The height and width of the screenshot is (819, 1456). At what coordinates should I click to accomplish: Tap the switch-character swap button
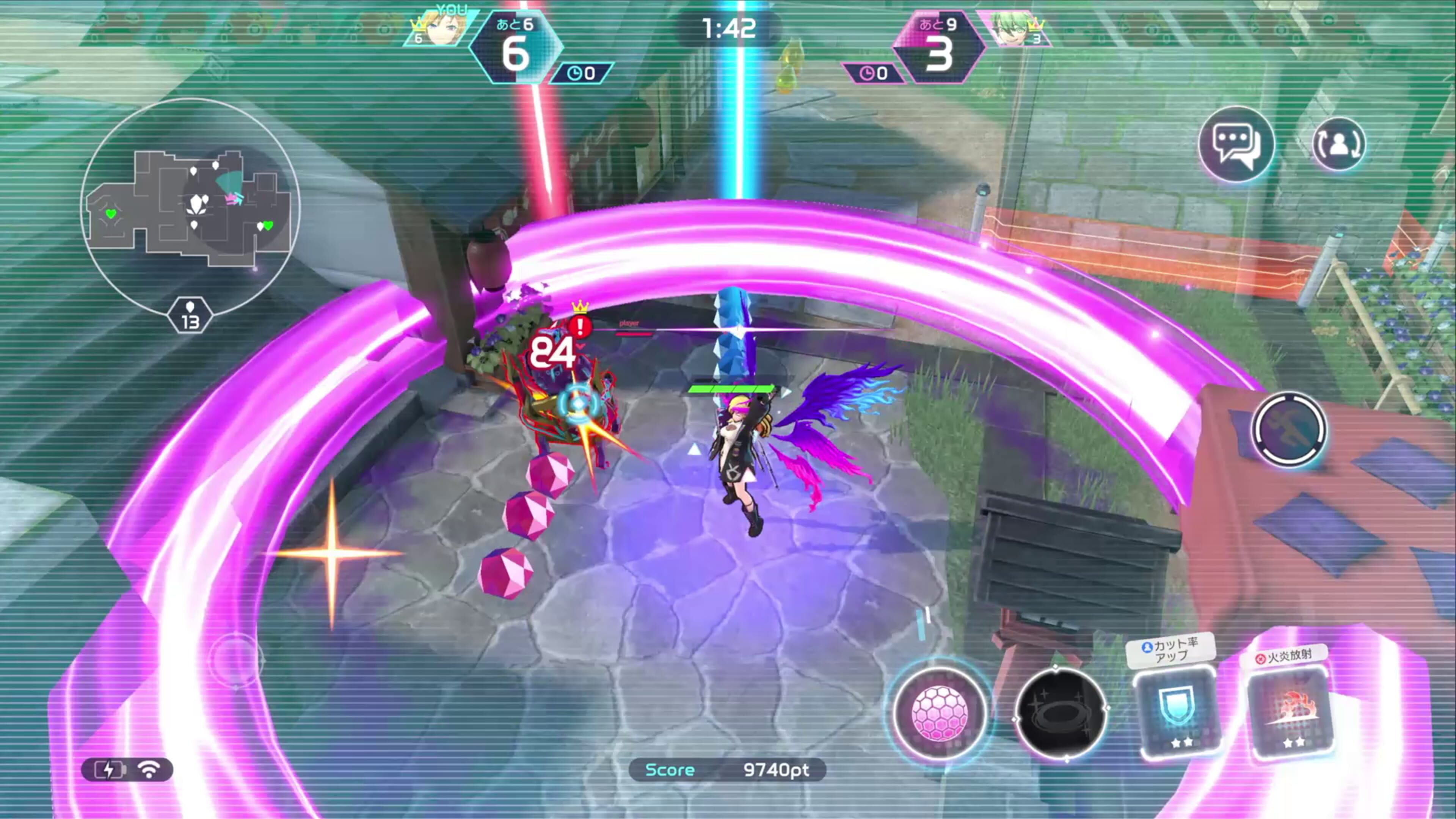coord(1338,144)
